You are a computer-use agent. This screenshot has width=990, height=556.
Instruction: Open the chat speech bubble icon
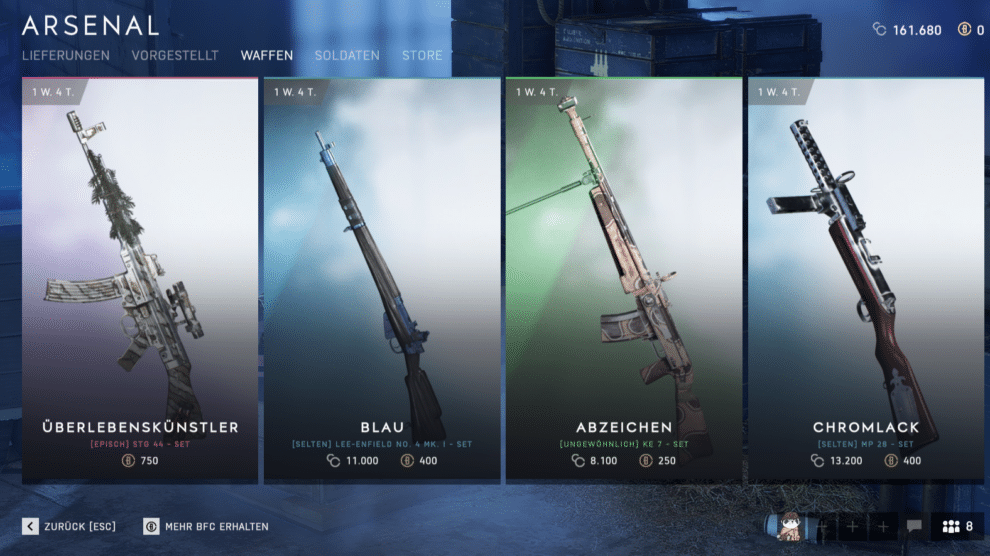coord(914,526)
